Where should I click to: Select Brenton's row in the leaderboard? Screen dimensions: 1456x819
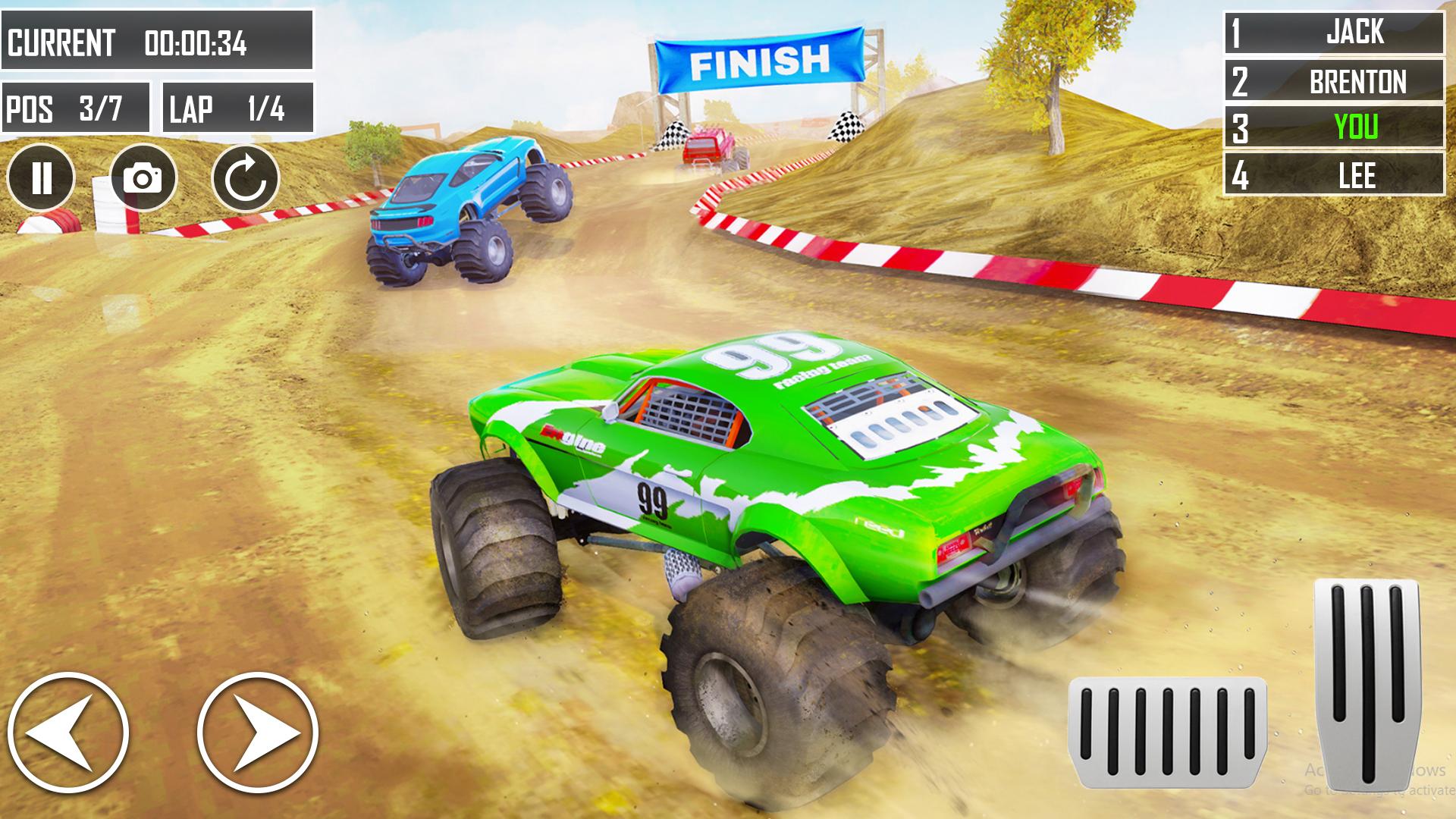point(1334,80)
